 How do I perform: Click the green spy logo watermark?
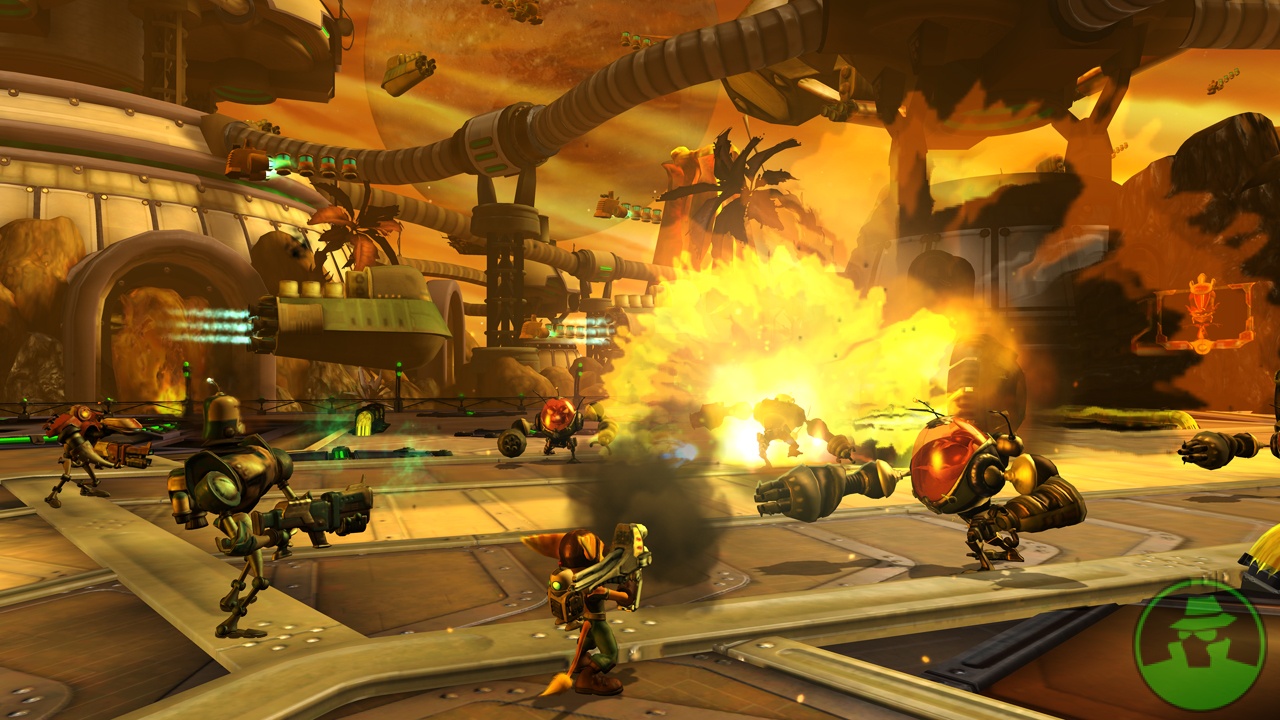click(1200, 645)
